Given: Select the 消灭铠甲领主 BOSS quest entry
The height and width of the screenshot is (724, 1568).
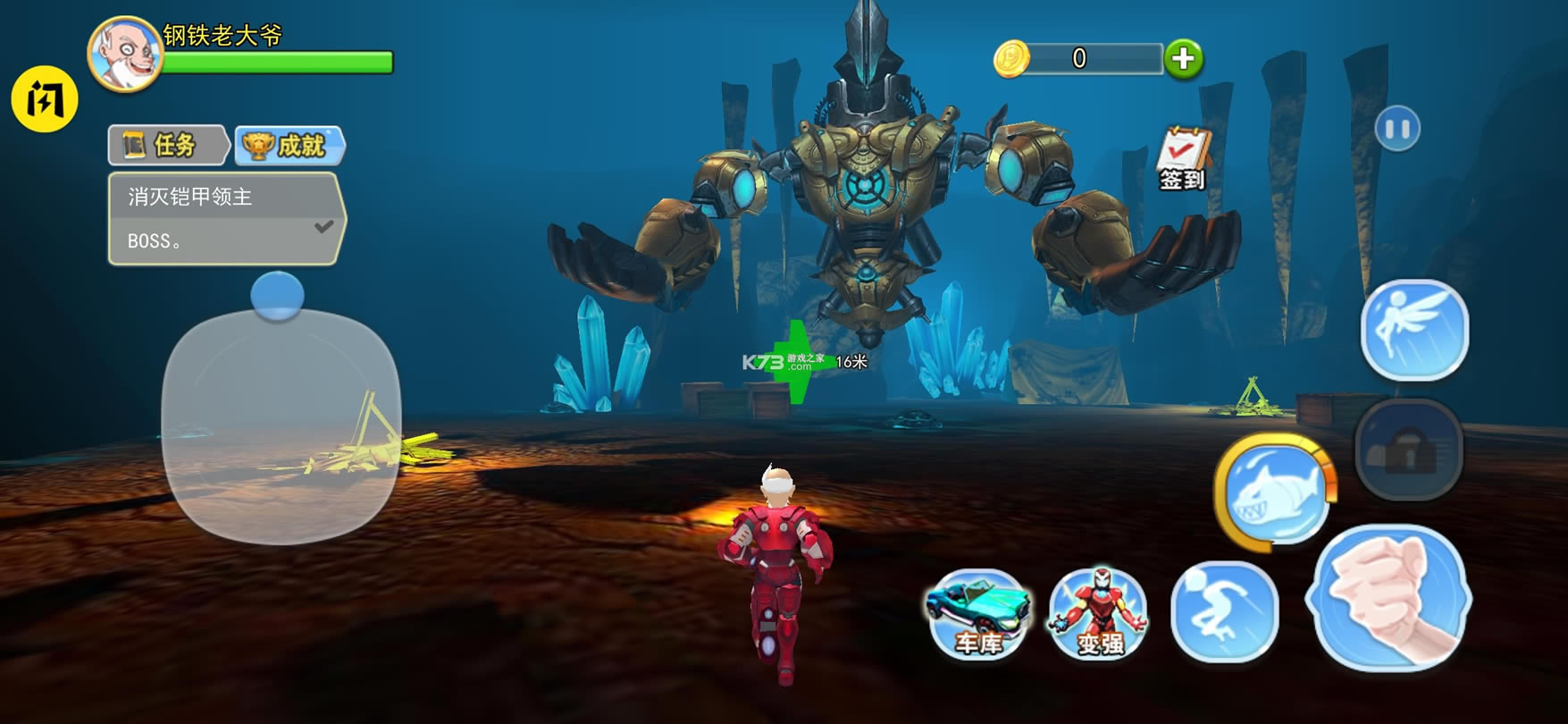Looking at the screenshot, I should coord(225,219).
